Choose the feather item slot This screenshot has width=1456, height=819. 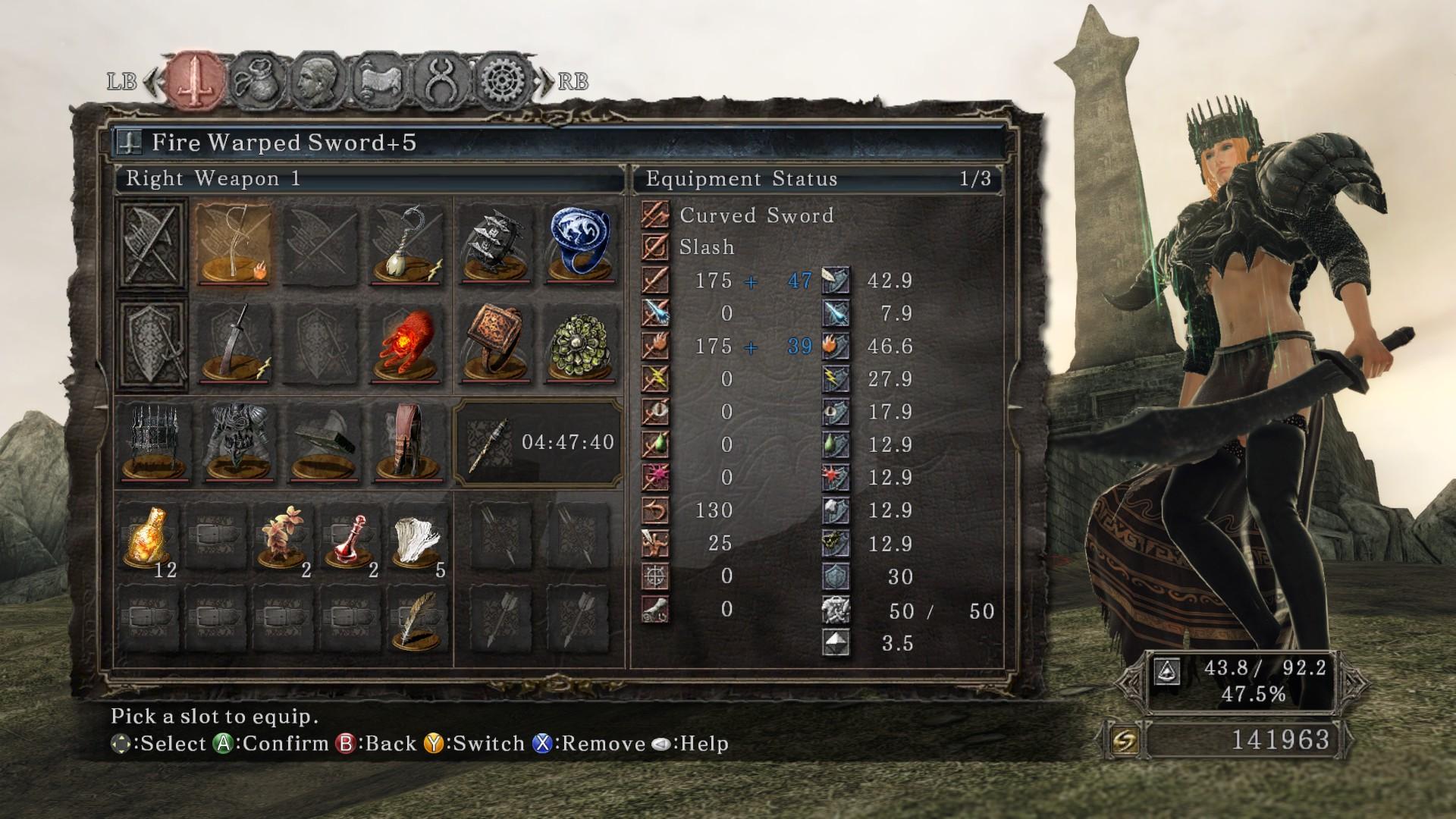point(418,619)
